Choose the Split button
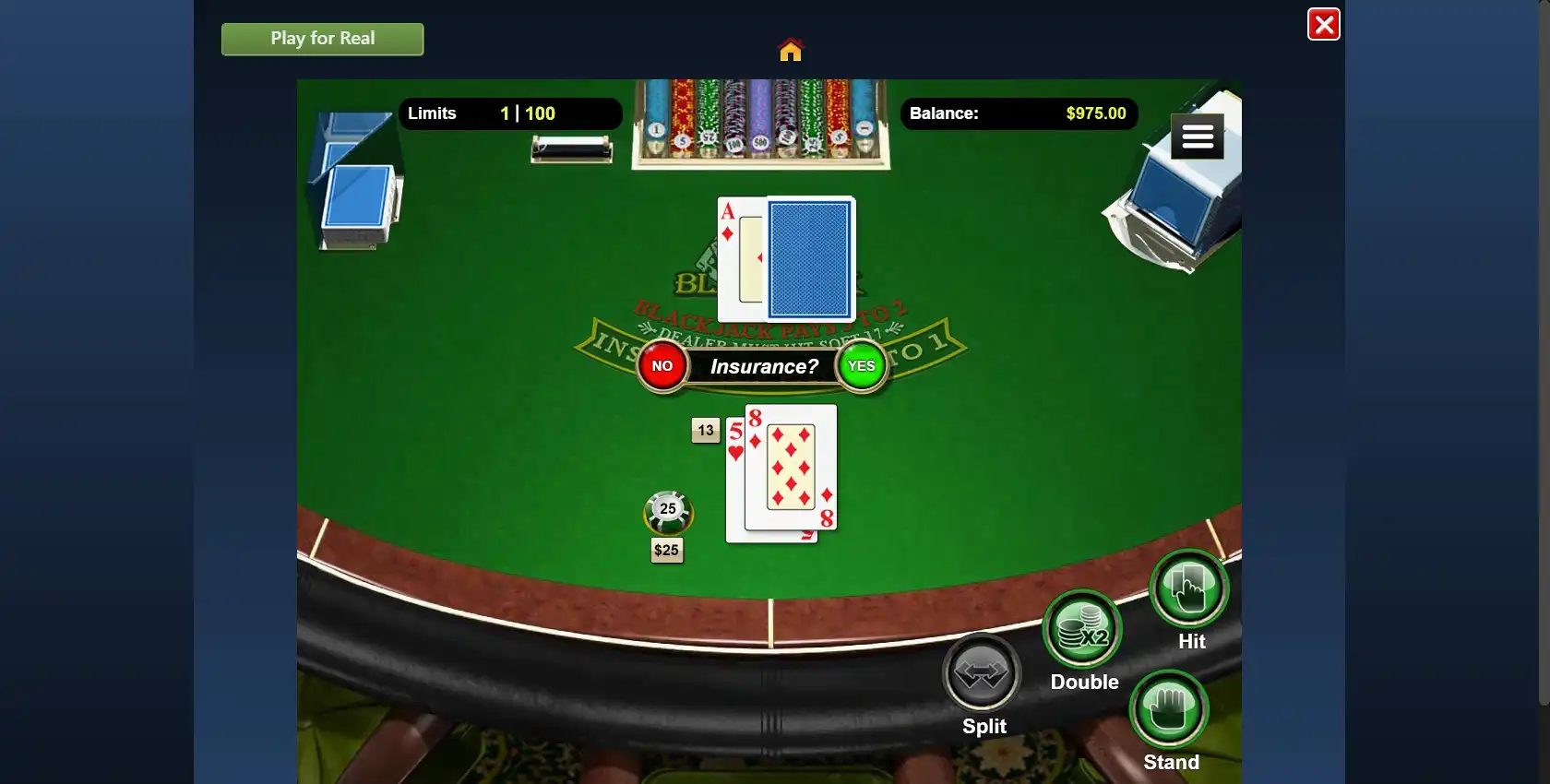The height and width of the screenshot is (784, 1550). coord(982,673)
